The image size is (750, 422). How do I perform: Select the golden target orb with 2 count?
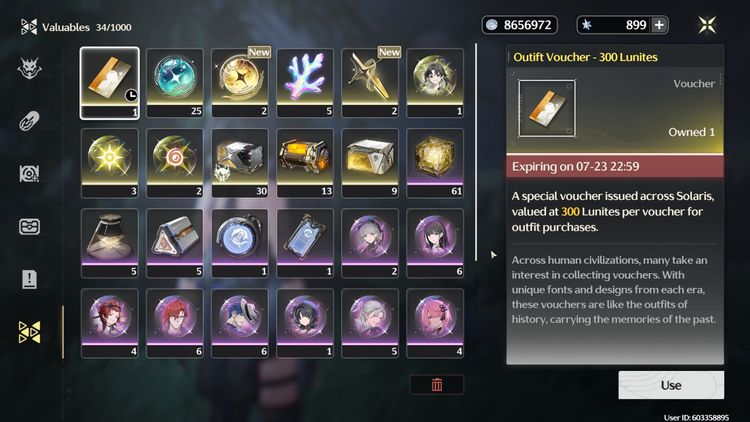tap(175, 162)
